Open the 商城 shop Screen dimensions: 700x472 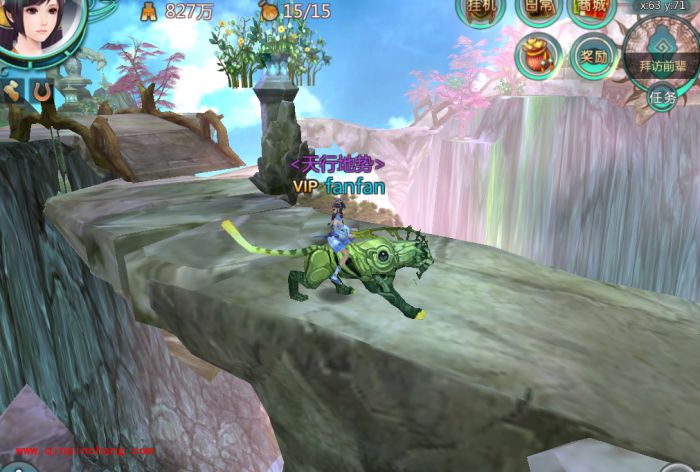591,8
